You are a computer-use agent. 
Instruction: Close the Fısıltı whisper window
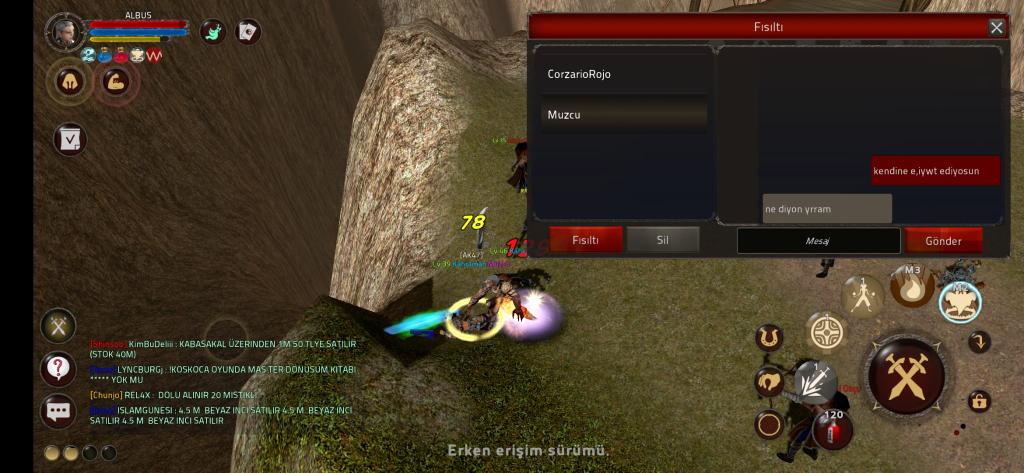click(996, 28)
